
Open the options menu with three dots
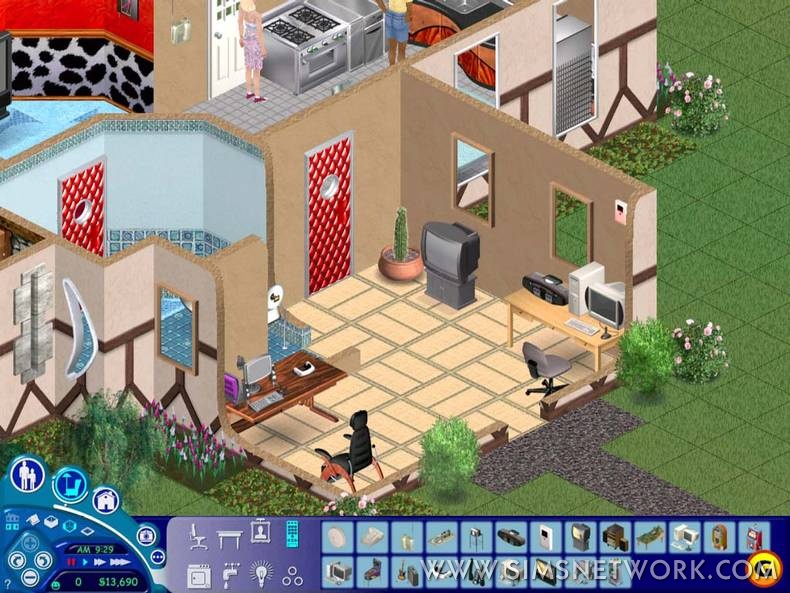(157, 557)
